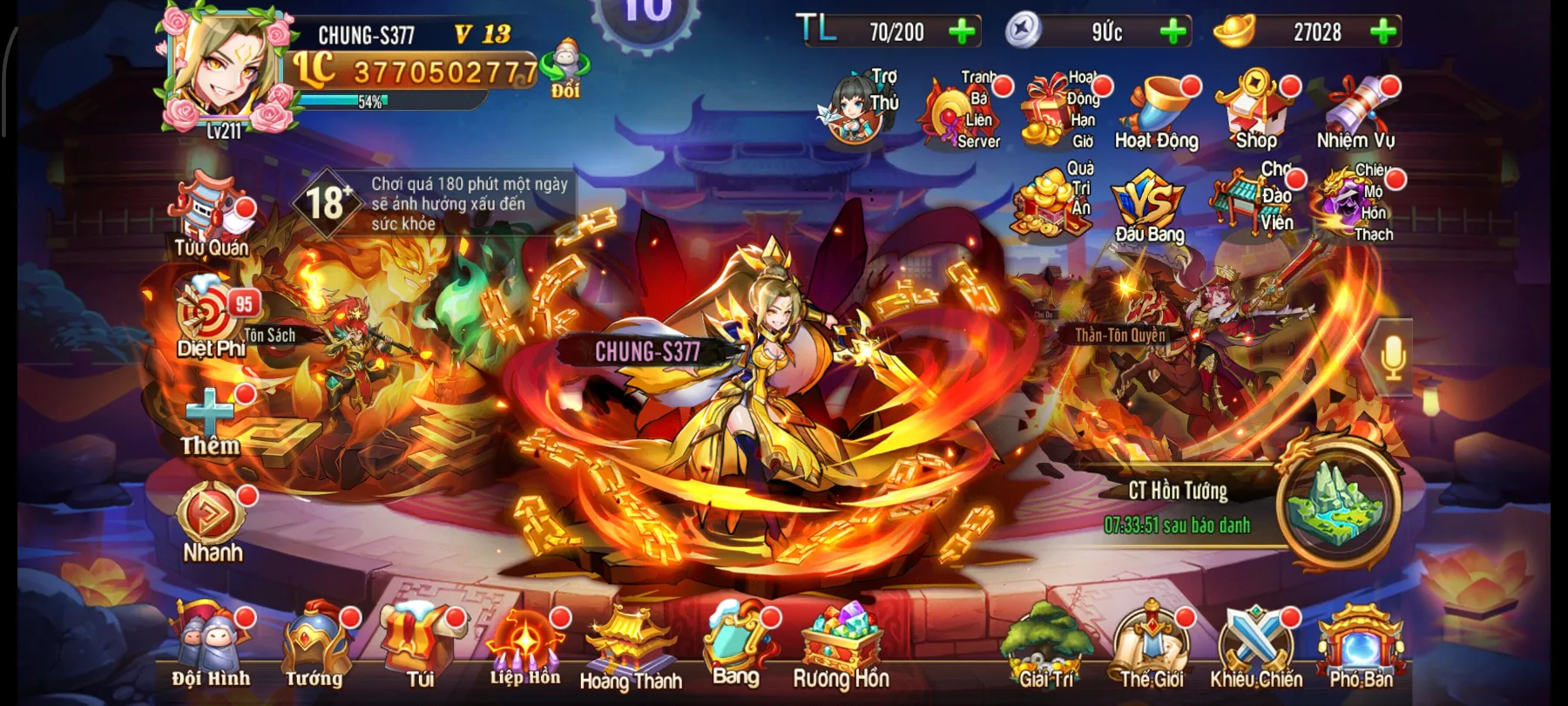Enter the Hoàng Thành palace
The width and height of the screenshot is (1568, 706).
point(631,647)
